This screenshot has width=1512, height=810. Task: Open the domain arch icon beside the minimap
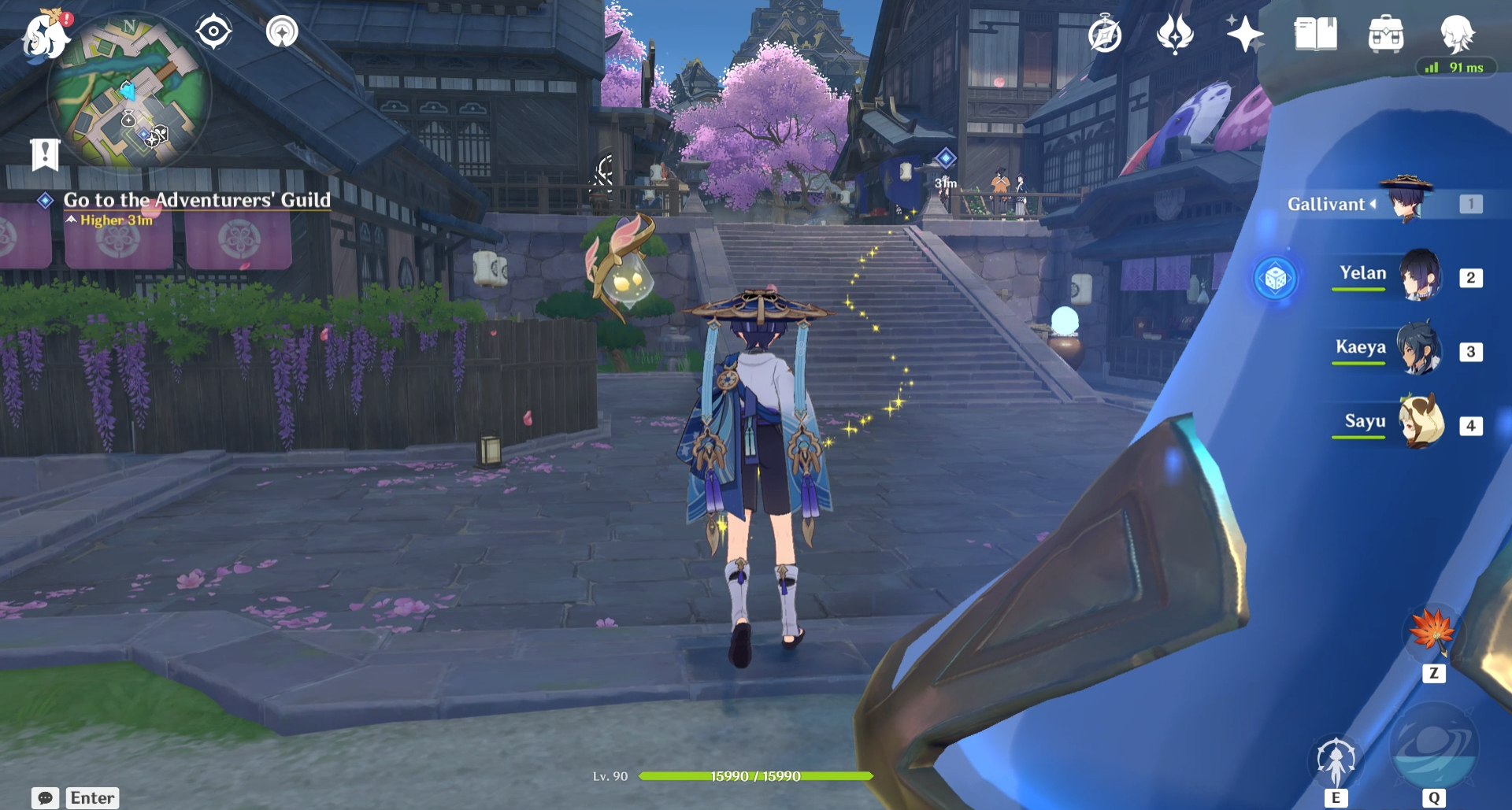pos(282,32)
